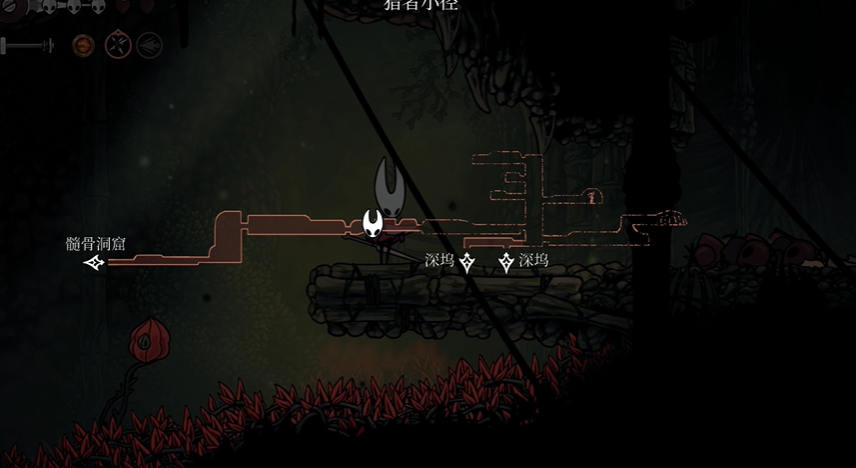Viewport: 856px width, 468px height.
Task: Select the small figure icon in the map room
Action: coord(592,197)
